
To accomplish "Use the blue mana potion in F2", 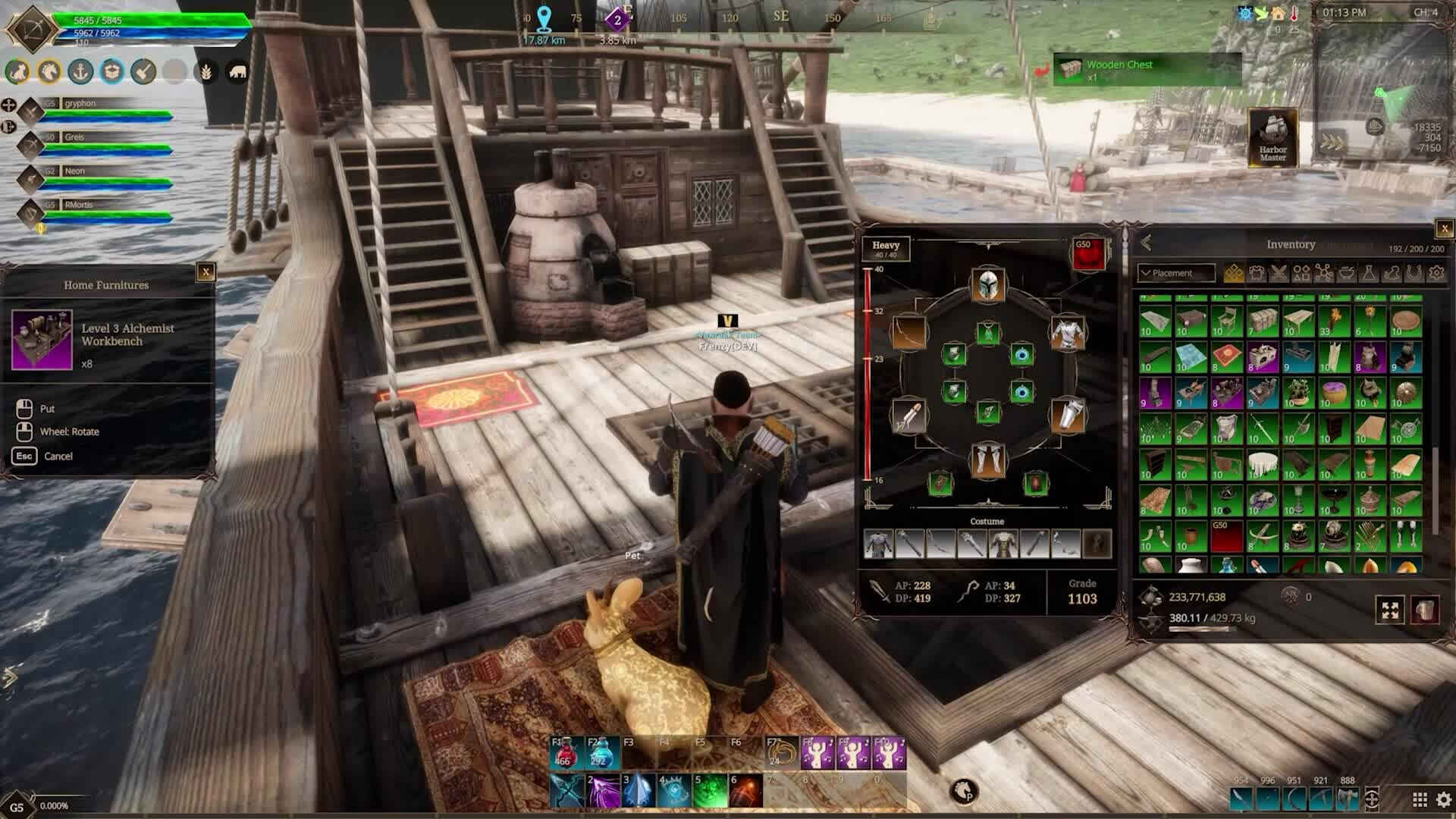I will tap(602, 753).
